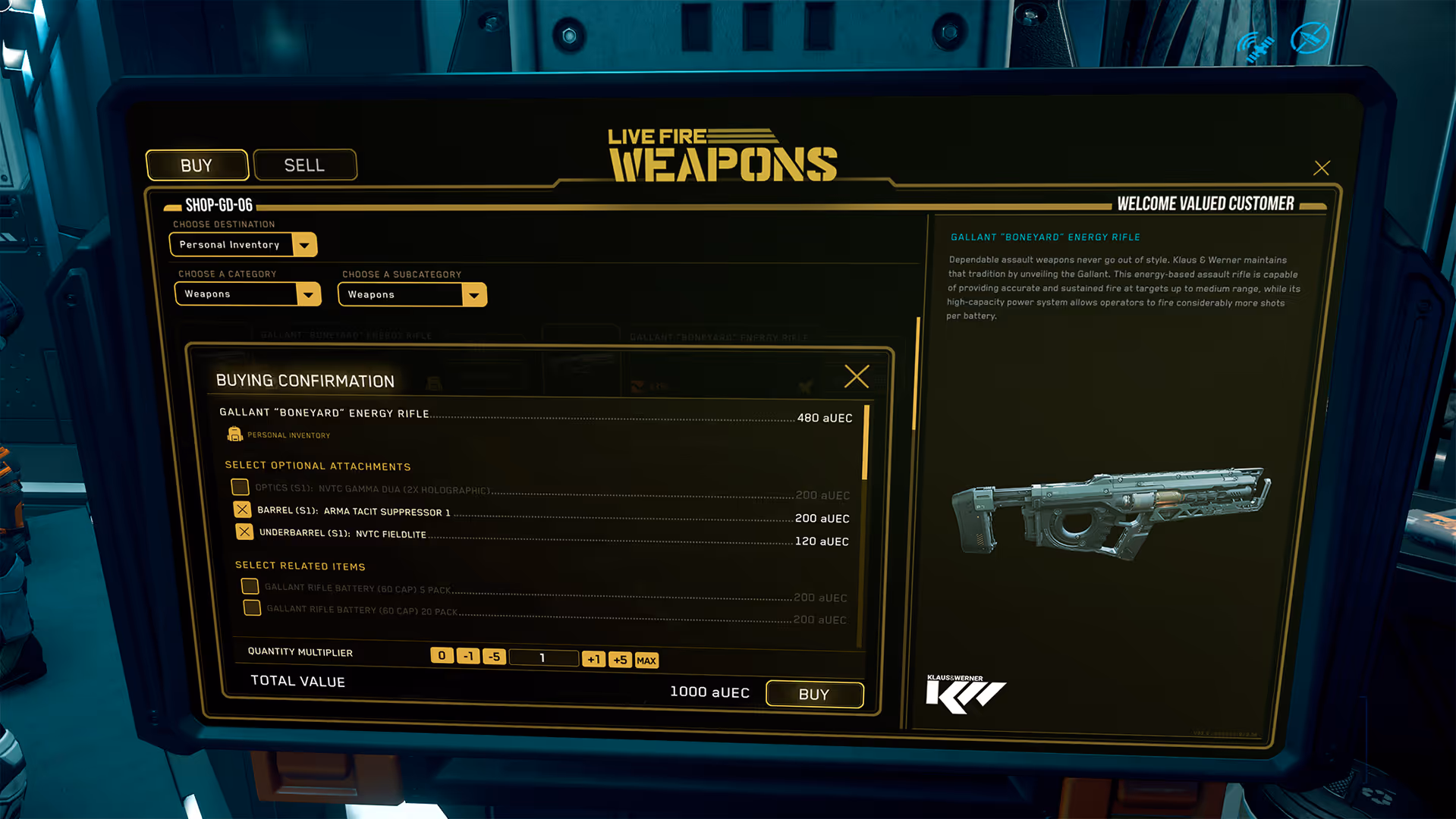Click the quantity multiplier value field
Viewport: 1456px width, 819px height.
542,657
